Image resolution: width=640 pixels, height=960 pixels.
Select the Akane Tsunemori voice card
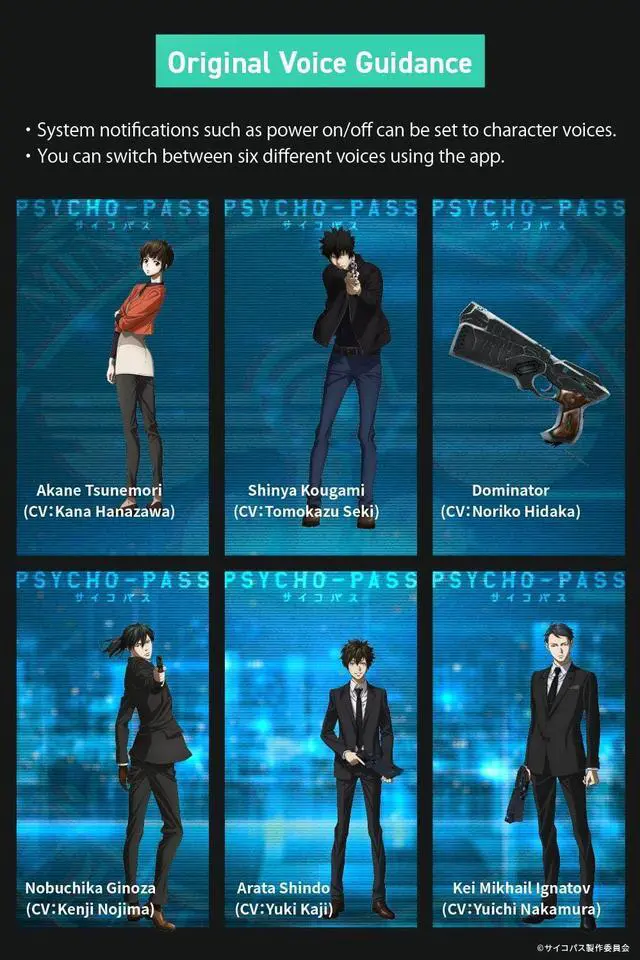coord(112,376)
